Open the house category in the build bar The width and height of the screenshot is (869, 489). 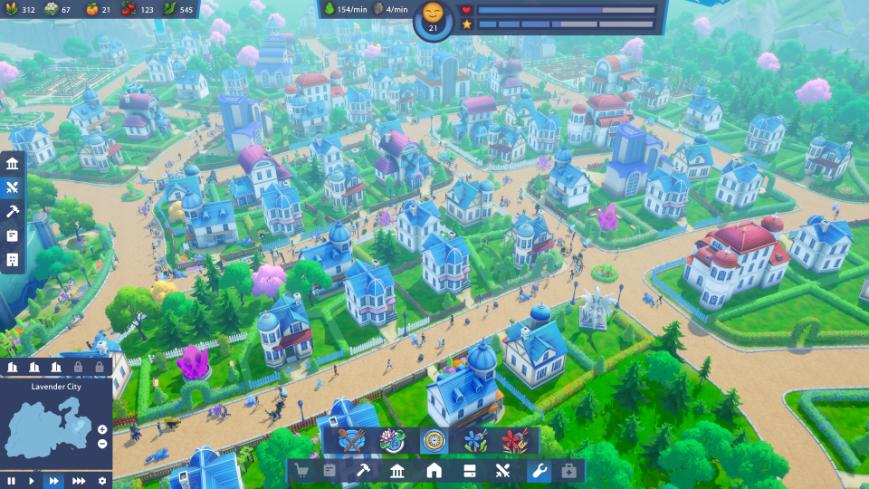(434, 471)
